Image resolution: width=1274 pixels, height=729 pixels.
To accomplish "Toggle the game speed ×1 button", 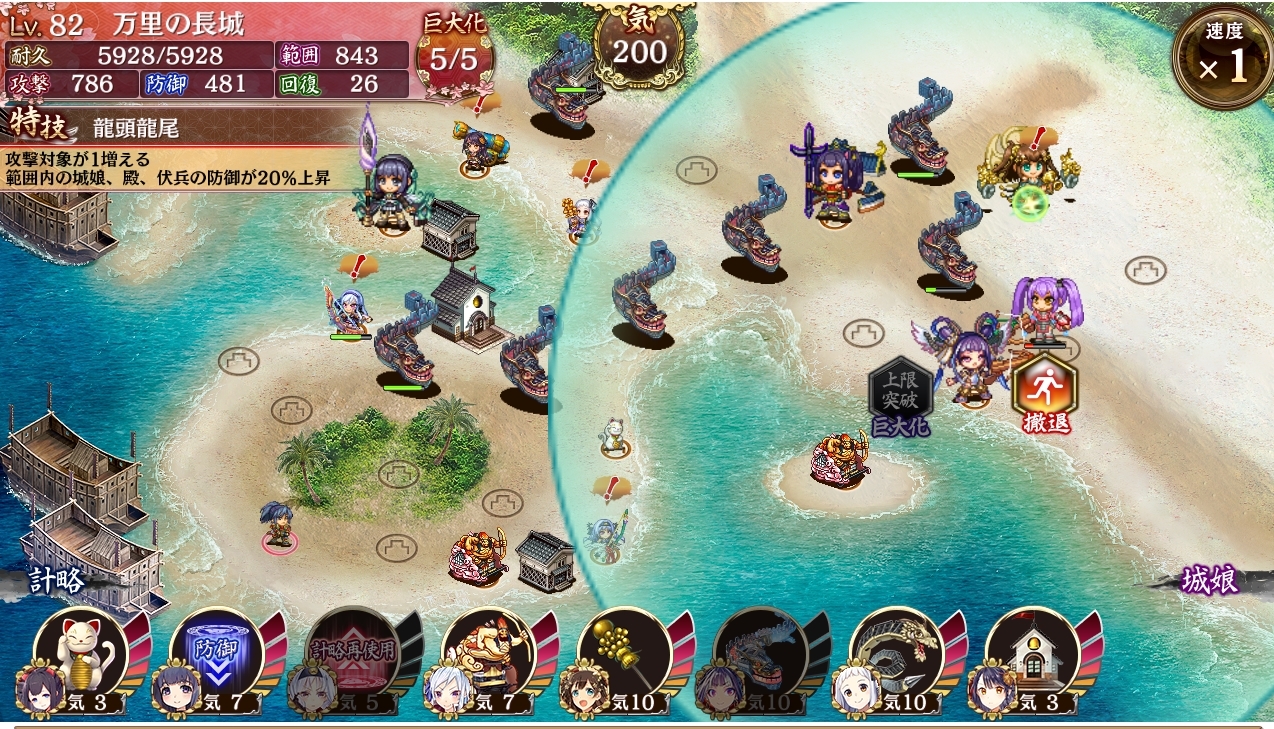I will pyautogui.click(x=1223, y=58).
